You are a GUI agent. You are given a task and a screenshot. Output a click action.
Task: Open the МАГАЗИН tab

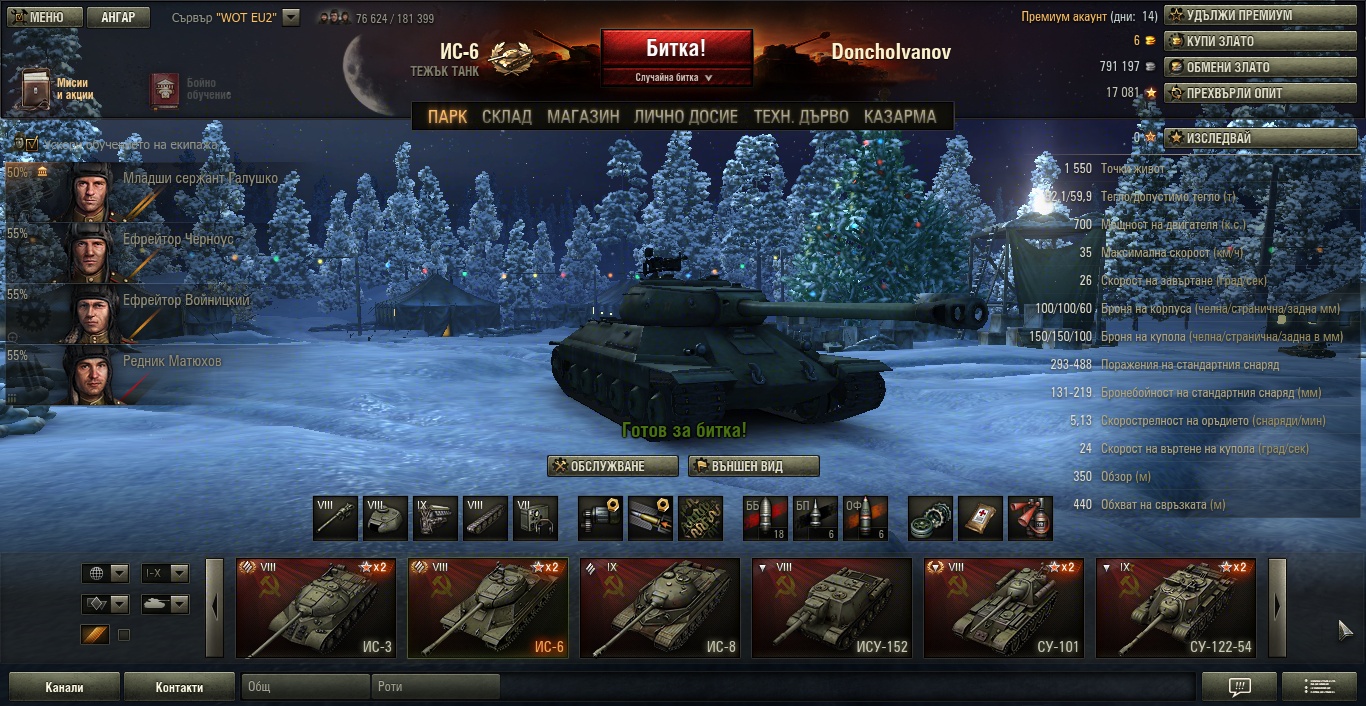[583, 117]
